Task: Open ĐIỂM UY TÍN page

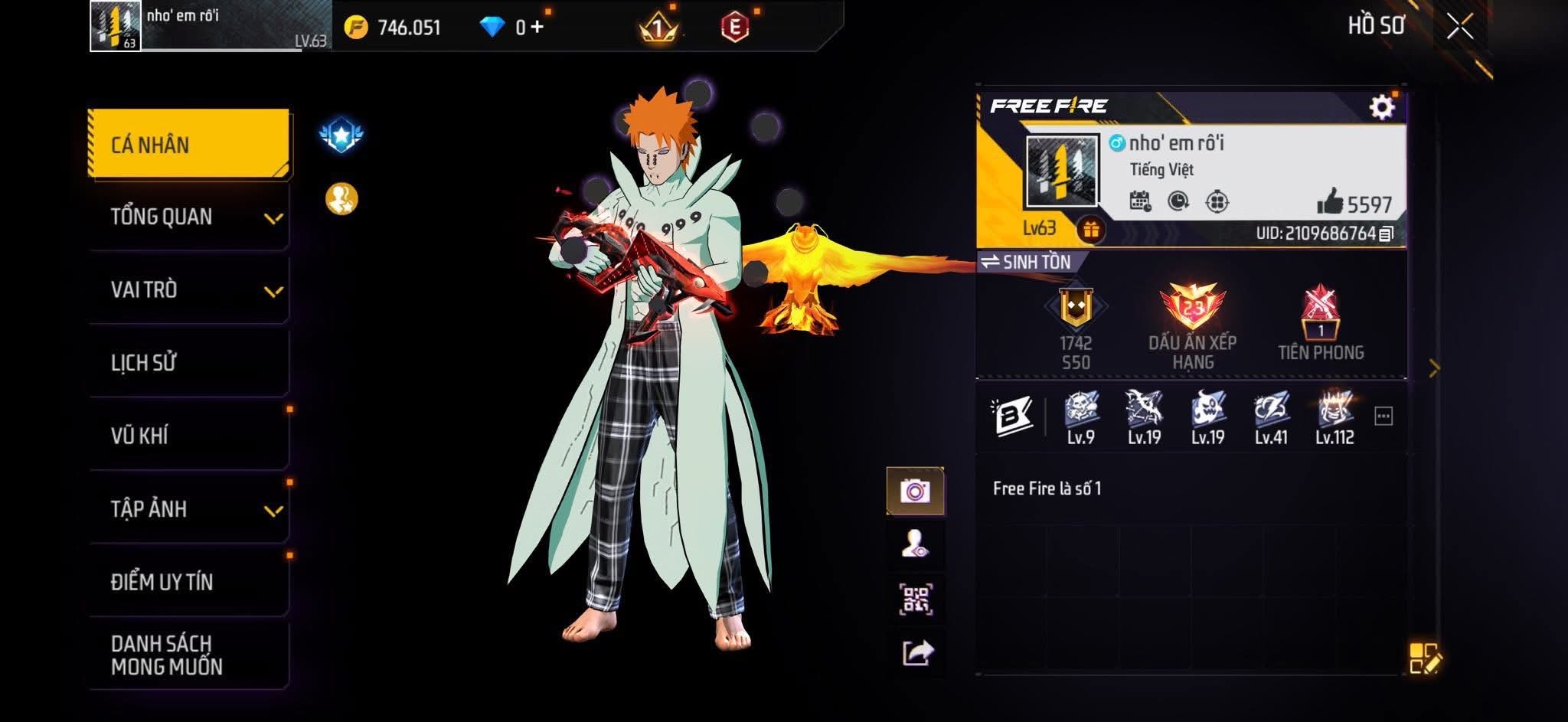Action: pos(188,582)
